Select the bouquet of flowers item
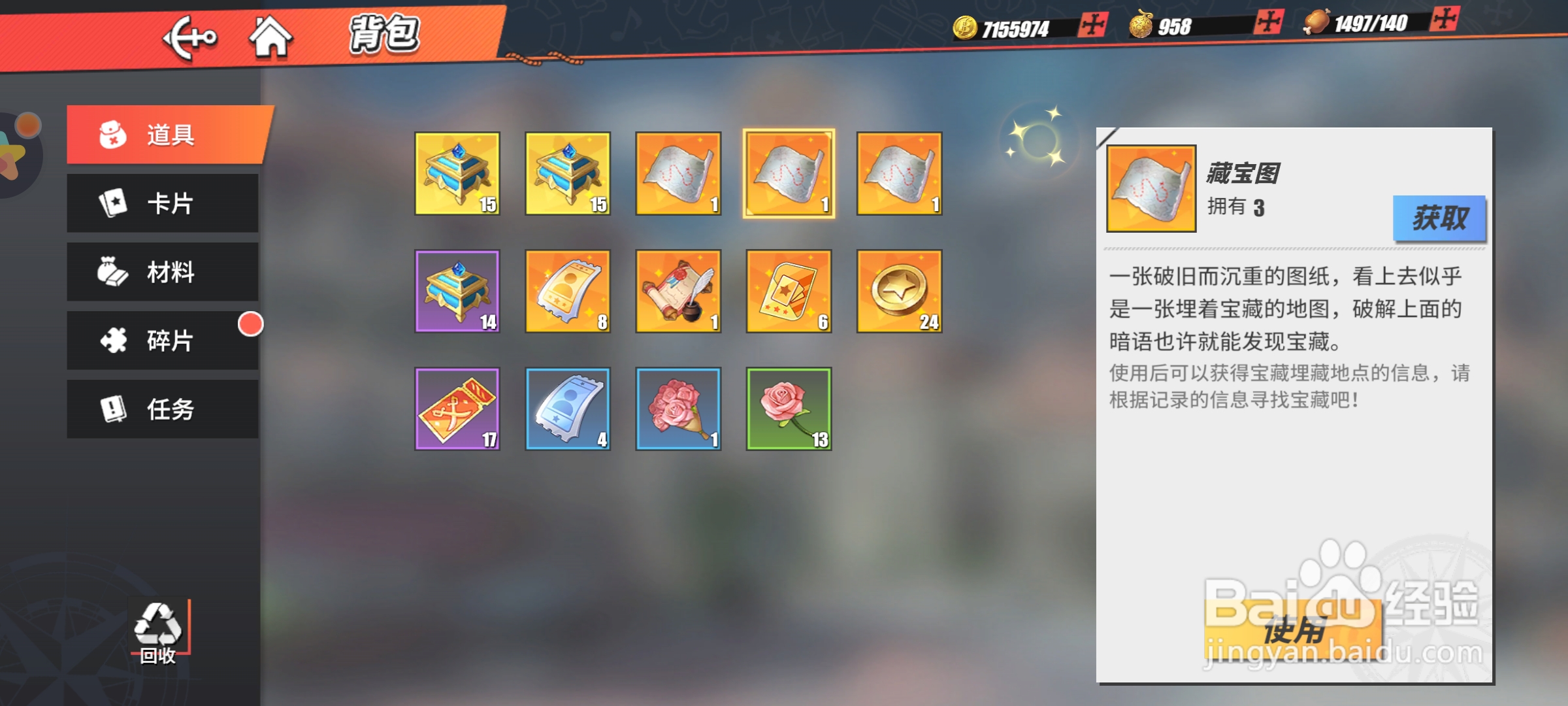 click(678, 409)
